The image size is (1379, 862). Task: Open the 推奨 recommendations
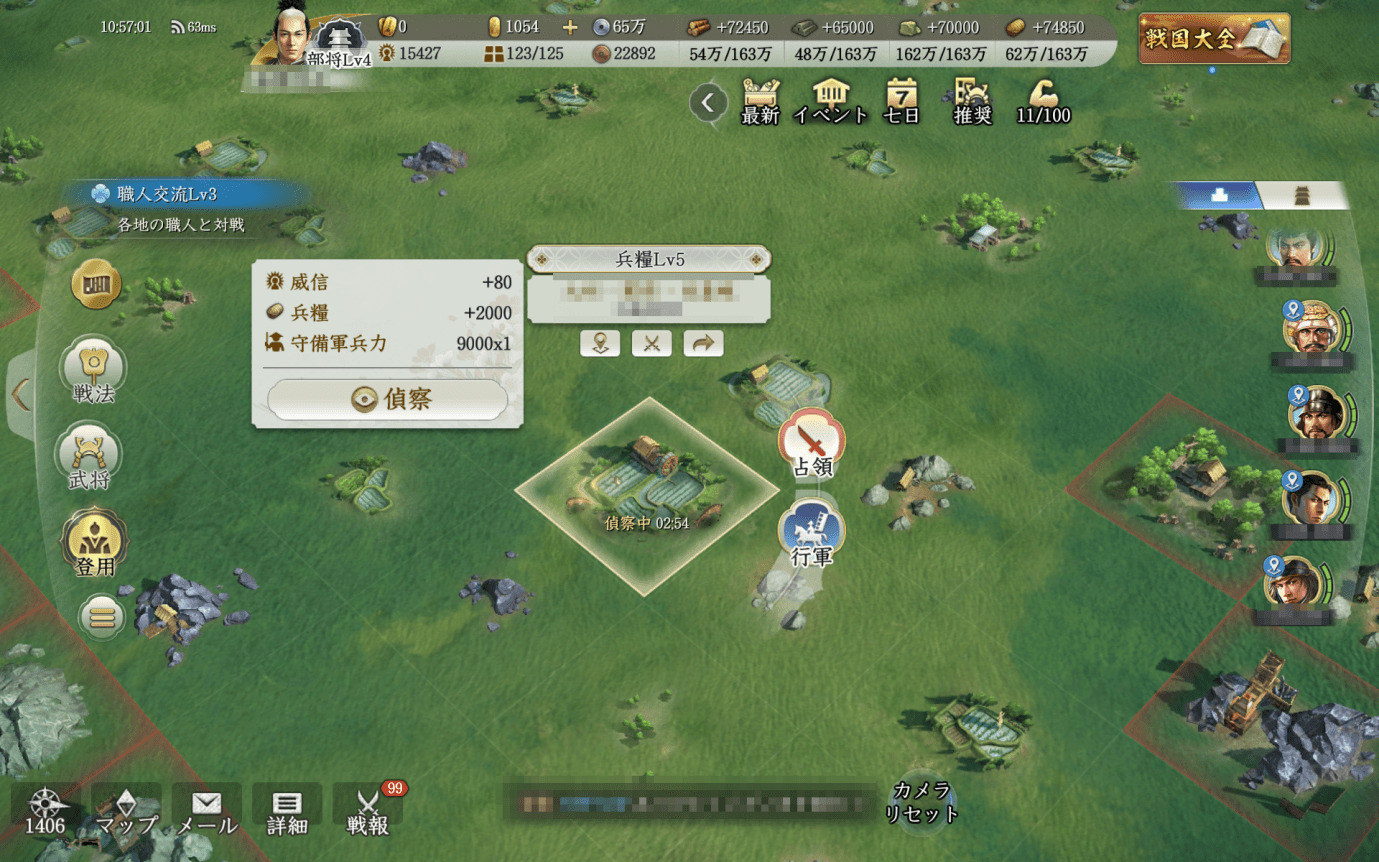[x=972, y=101]
